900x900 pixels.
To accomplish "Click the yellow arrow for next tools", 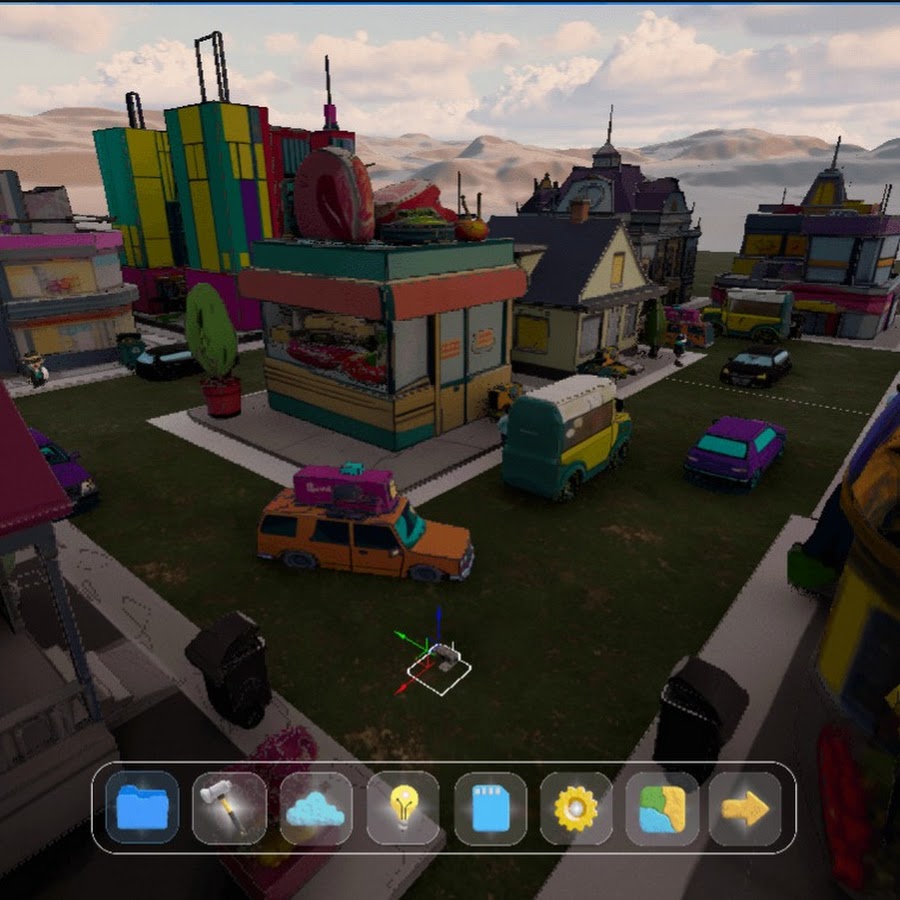I will [x=745, y=808].
